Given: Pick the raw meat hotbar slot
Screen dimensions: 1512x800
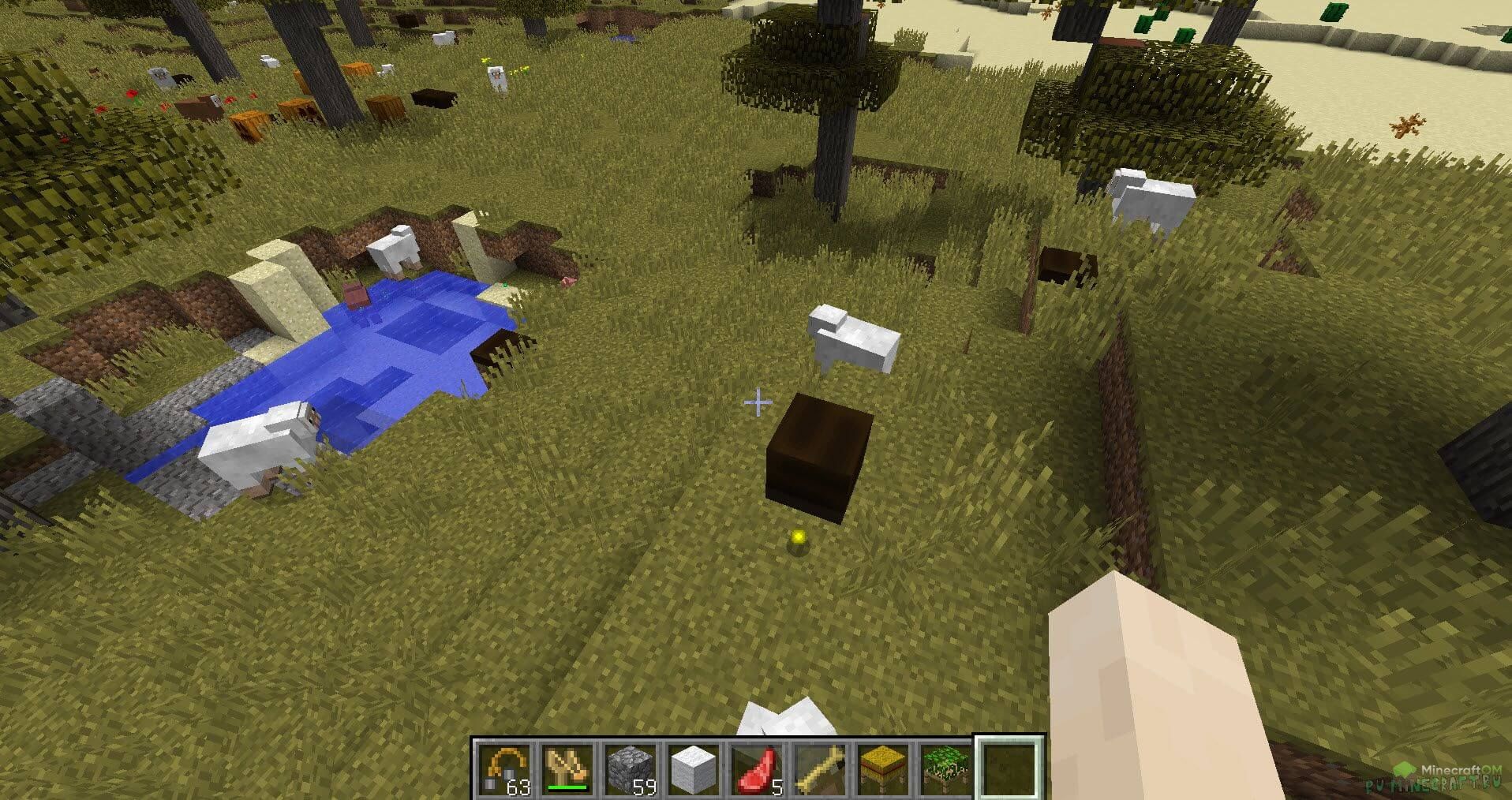Looking at the screenshot, I should point(757,769).
